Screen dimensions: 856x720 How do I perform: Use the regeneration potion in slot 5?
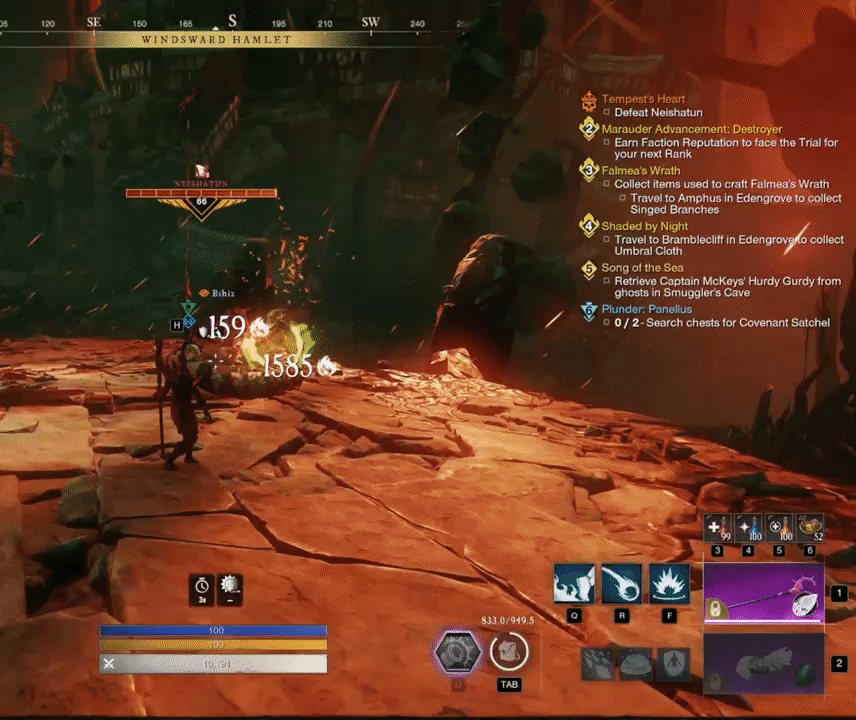pyautogui.click(x=779, y=528)
